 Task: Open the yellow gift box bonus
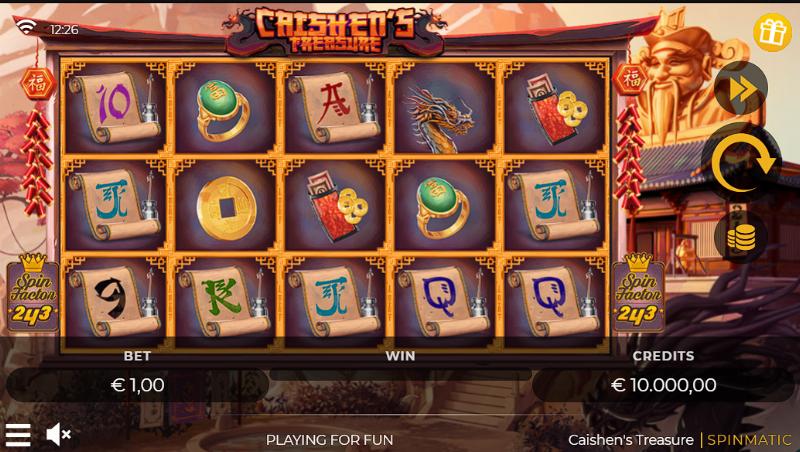[772, 32]
